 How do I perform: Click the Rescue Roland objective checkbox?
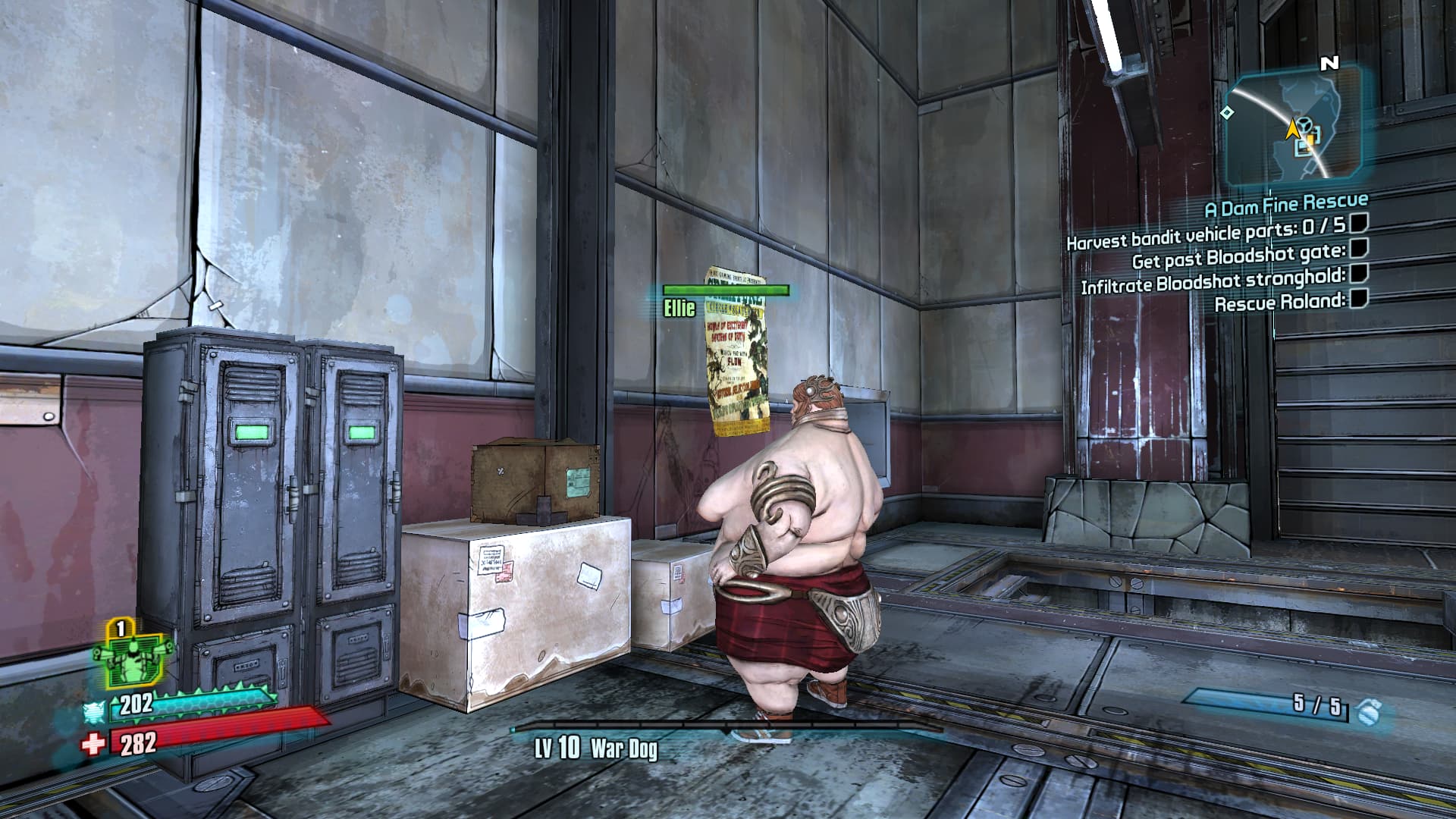coord(1360,298)
